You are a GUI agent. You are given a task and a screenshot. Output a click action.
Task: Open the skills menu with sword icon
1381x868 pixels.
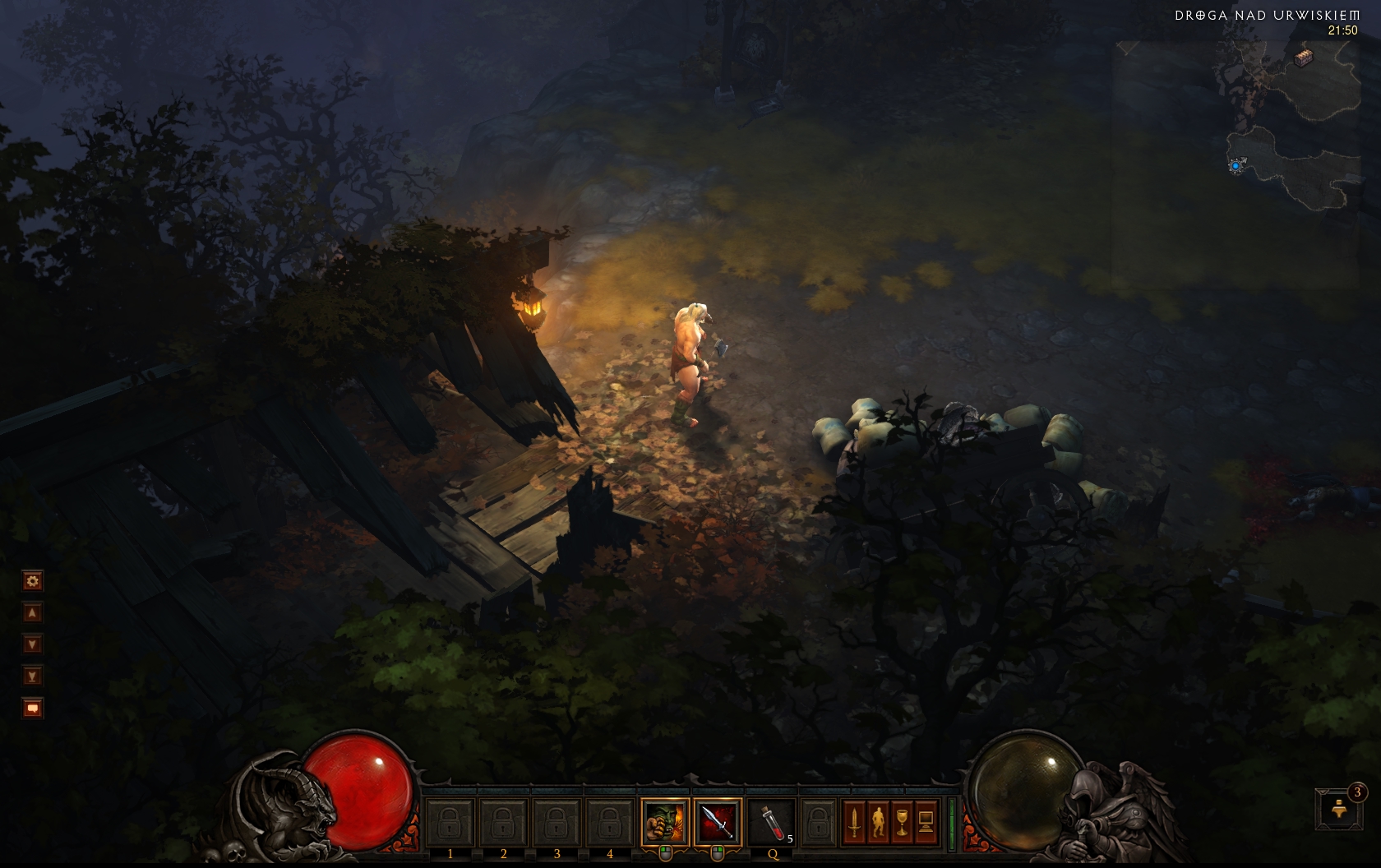[854, 821]
